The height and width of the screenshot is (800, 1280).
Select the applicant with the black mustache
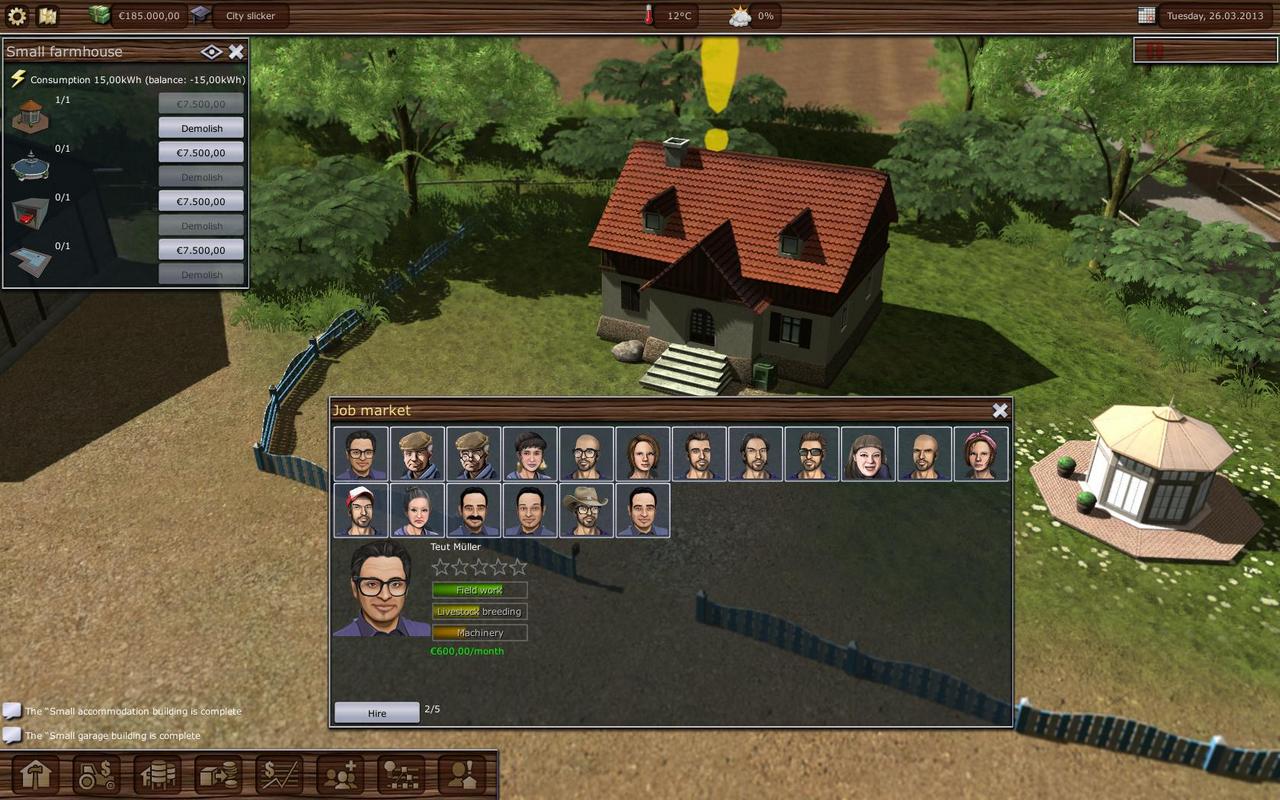click(x=473, y=510)
